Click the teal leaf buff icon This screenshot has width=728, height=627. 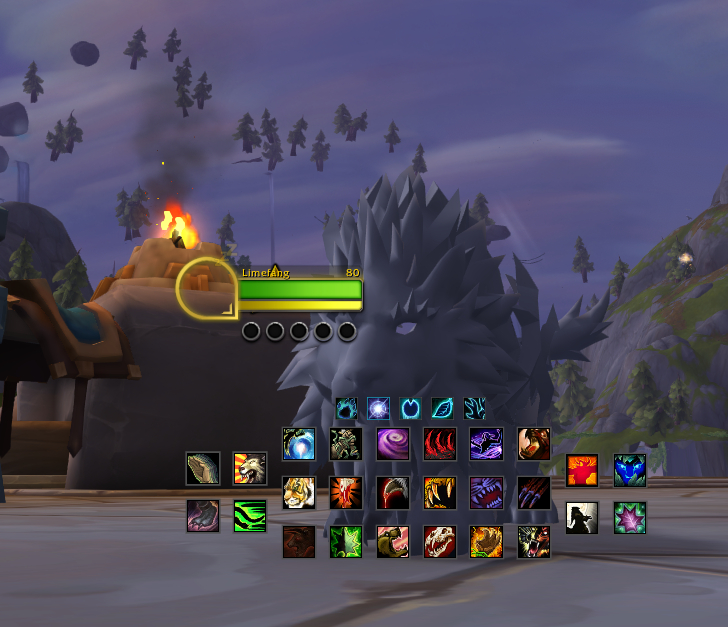[x=443, y=408]
